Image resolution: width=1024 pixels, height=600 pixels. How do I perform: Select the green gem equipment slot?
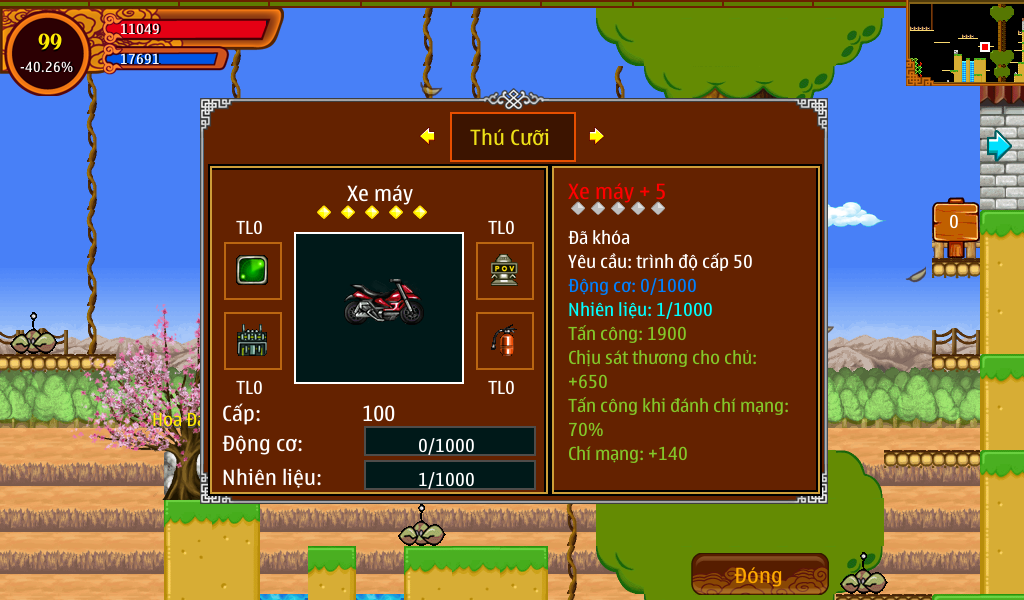tap(252, 271)
